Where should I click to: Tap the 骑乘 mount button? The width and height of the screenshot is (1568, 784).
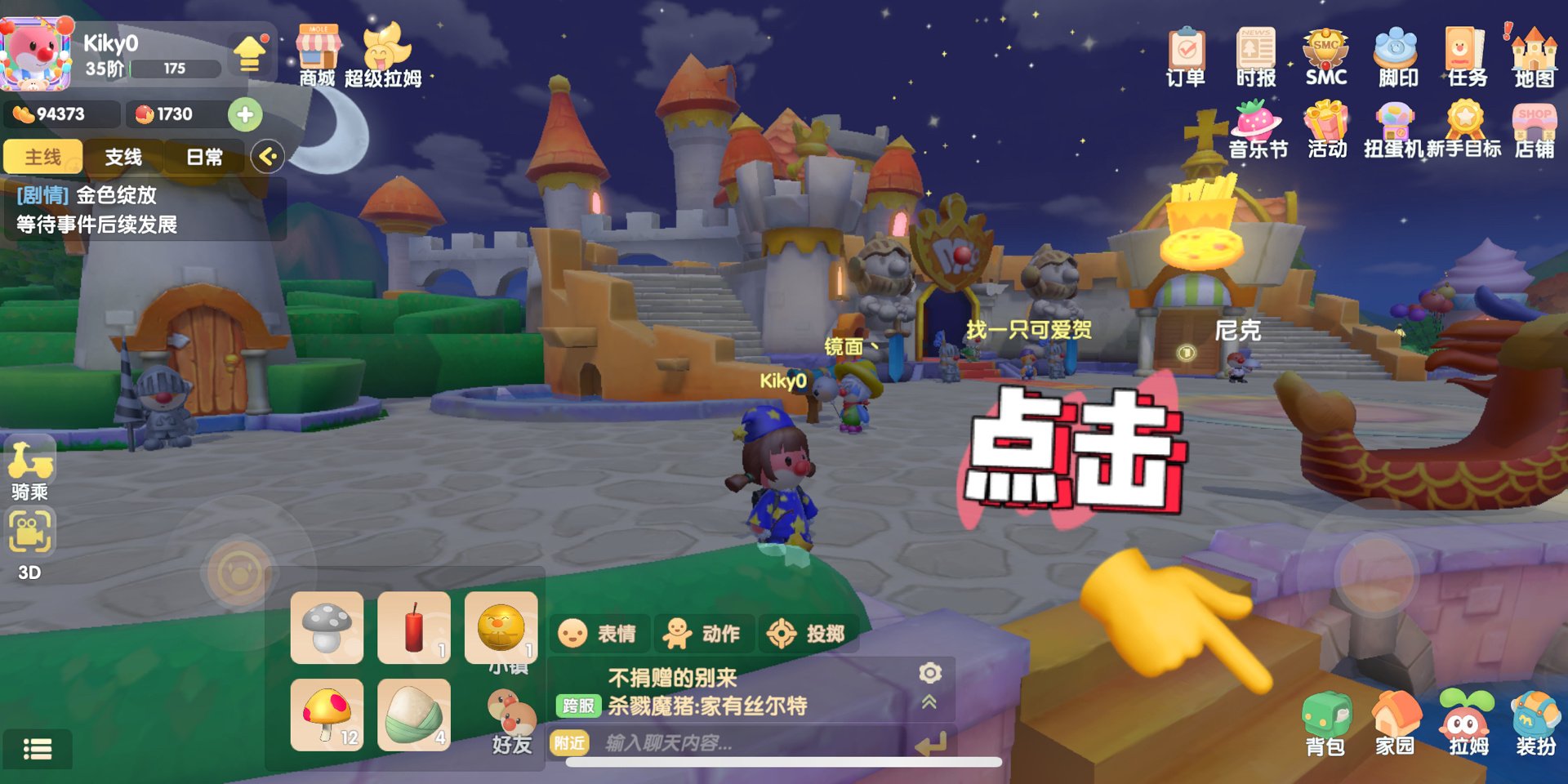30,469
